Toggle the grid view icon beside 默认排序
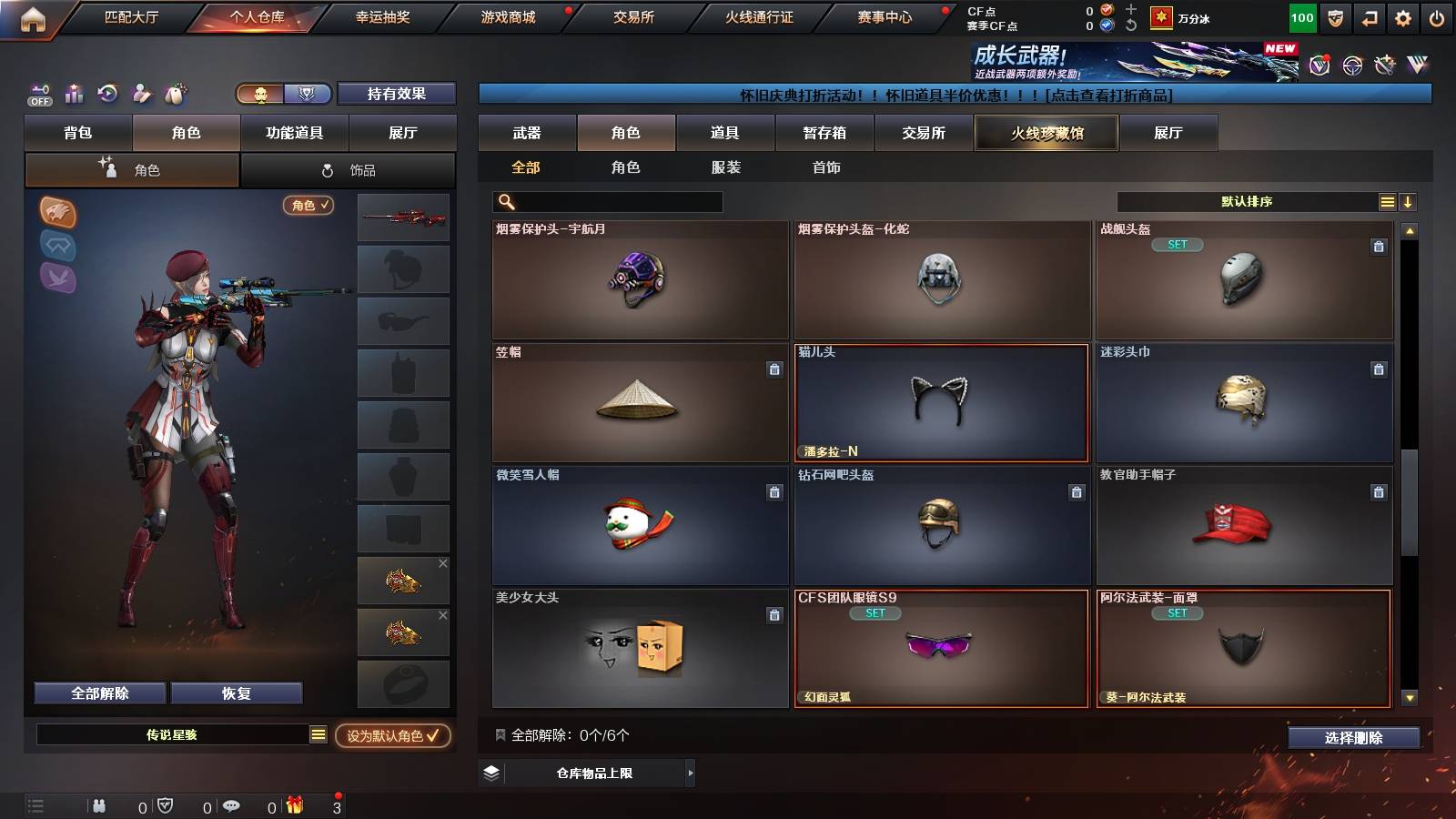The height and width of the screenshot is (819, 1456). (x=1387, y=201)
